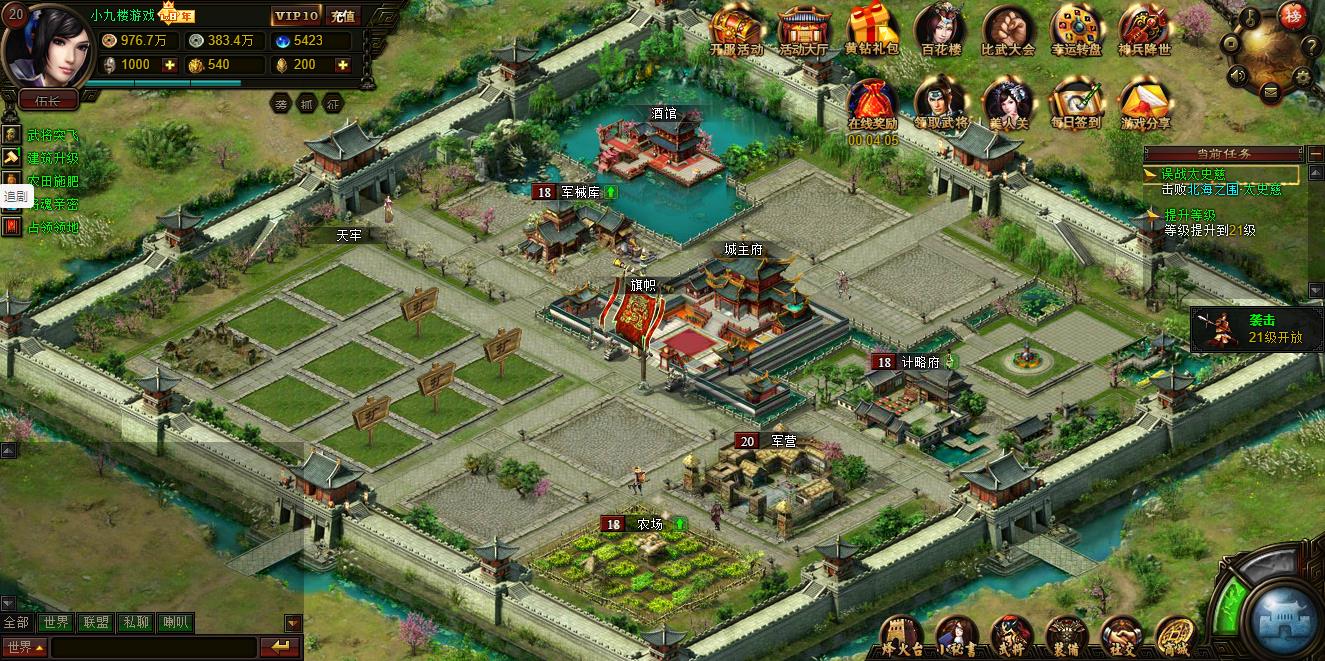The width and height of the screenshot is (1325, 661).
Task: Toggle sound with the speaker icon
Action: tap(1237, 75)
